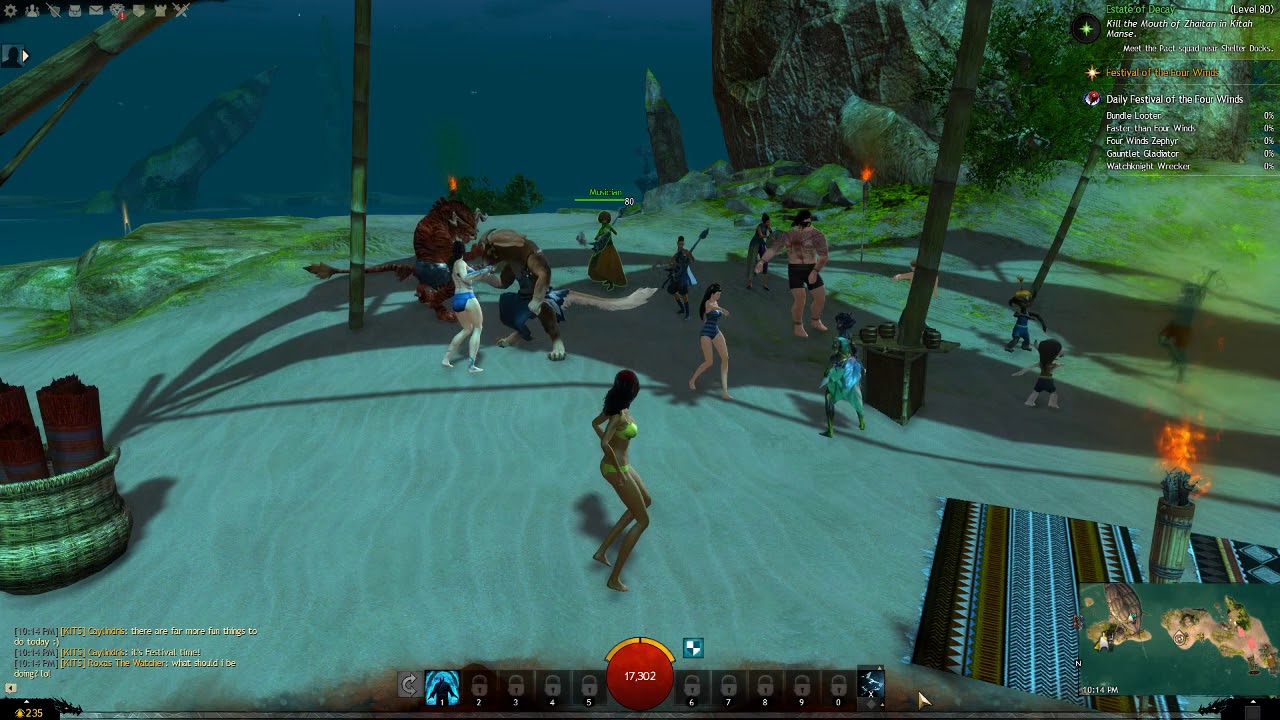Open the World vs. World castle icon

point(160,10)
